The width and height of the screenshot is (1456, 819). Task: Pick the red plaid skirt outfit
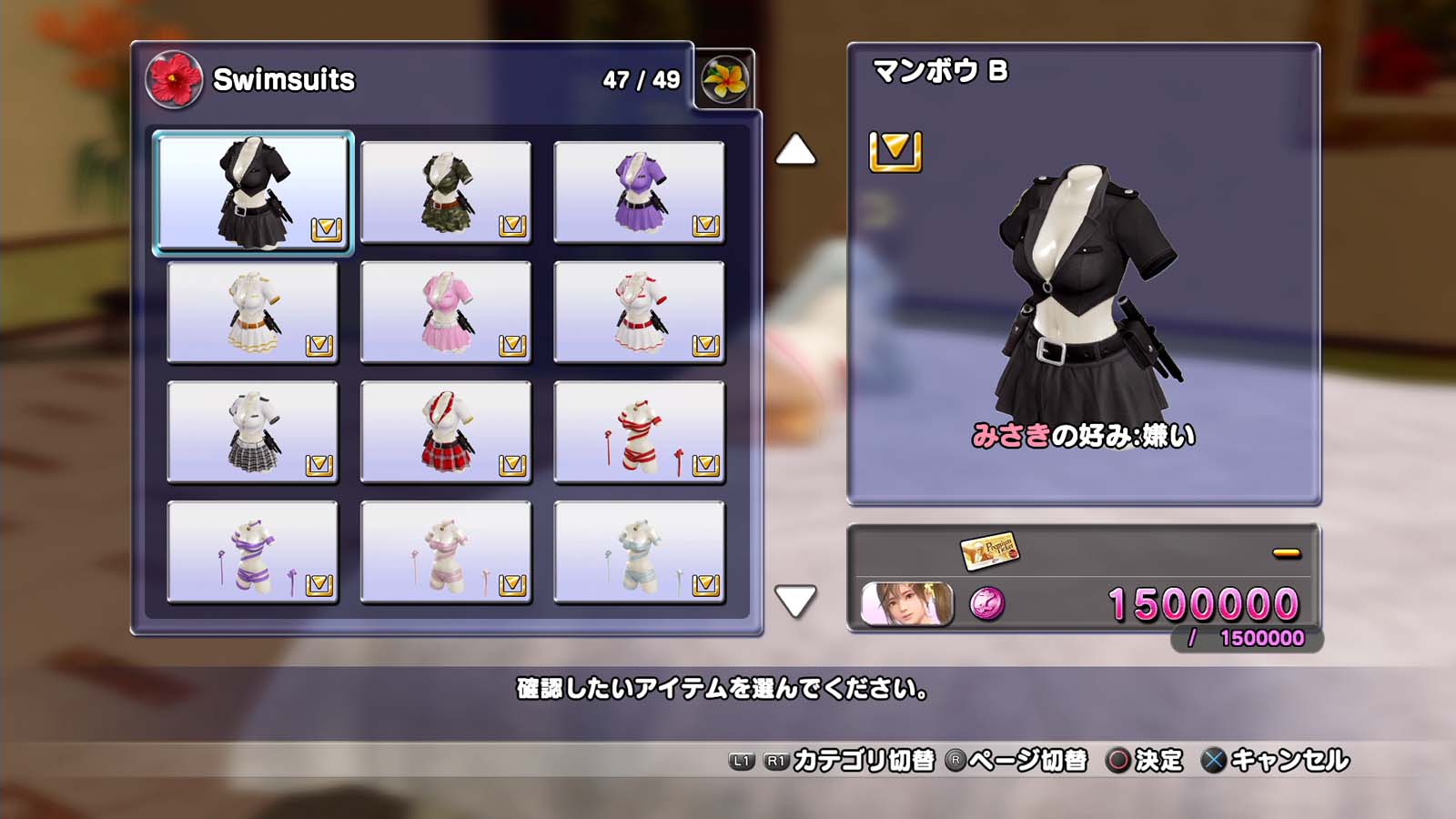446,432
